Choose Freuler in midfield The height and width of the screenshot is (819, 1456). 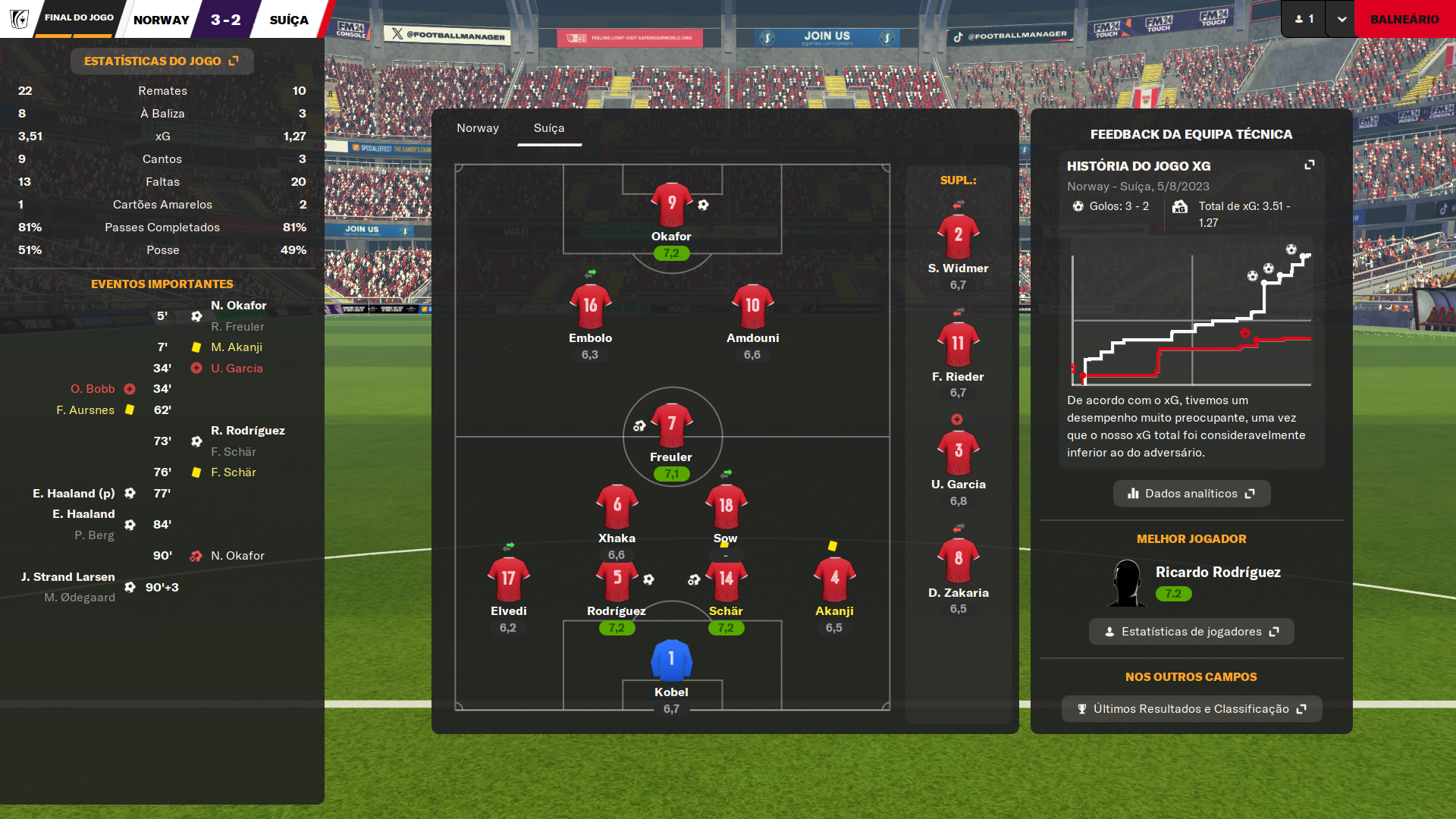click(671, 426)
